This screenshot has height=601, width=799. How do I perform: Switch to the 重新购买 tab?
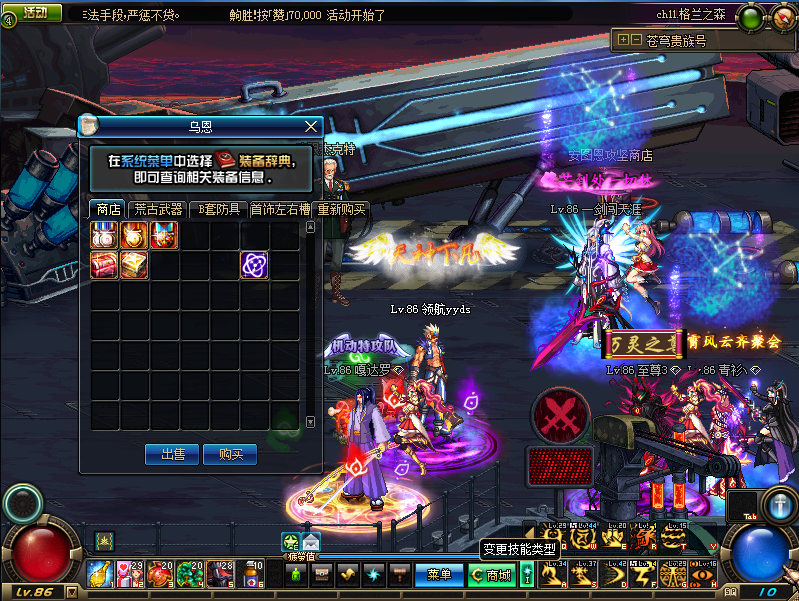click(x=342, y=210)
